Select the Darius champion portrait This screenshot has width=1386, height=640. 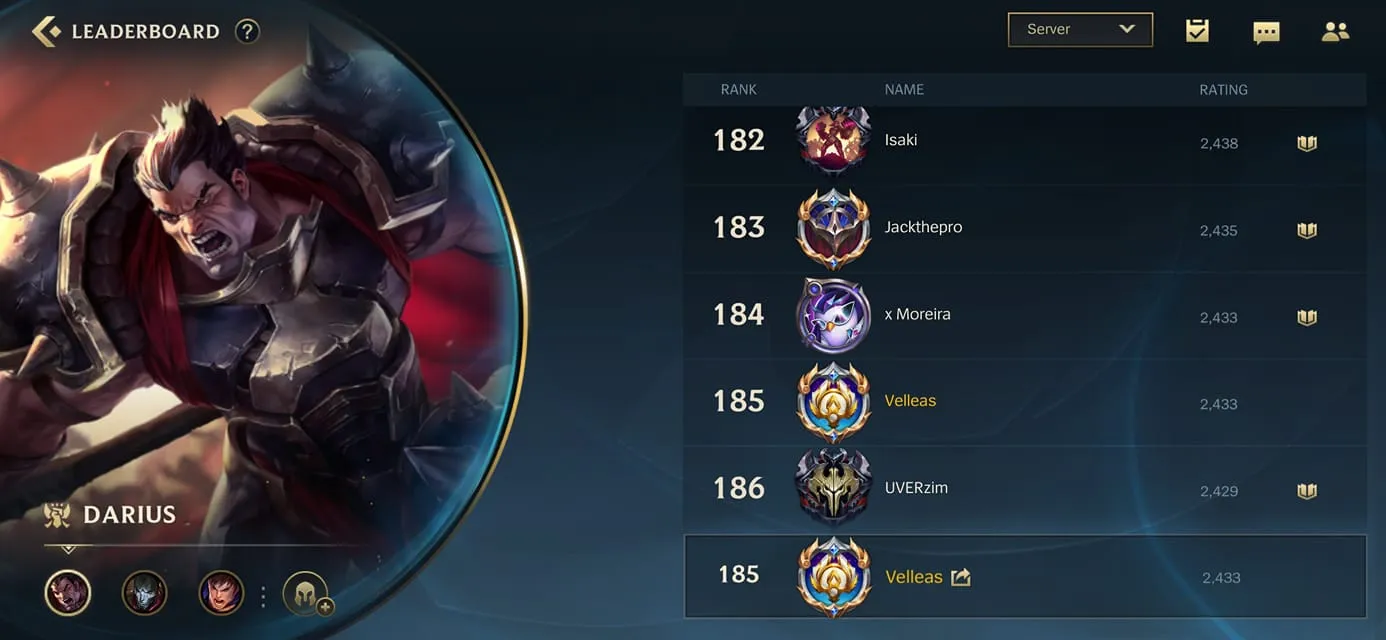tap(68, 593)
